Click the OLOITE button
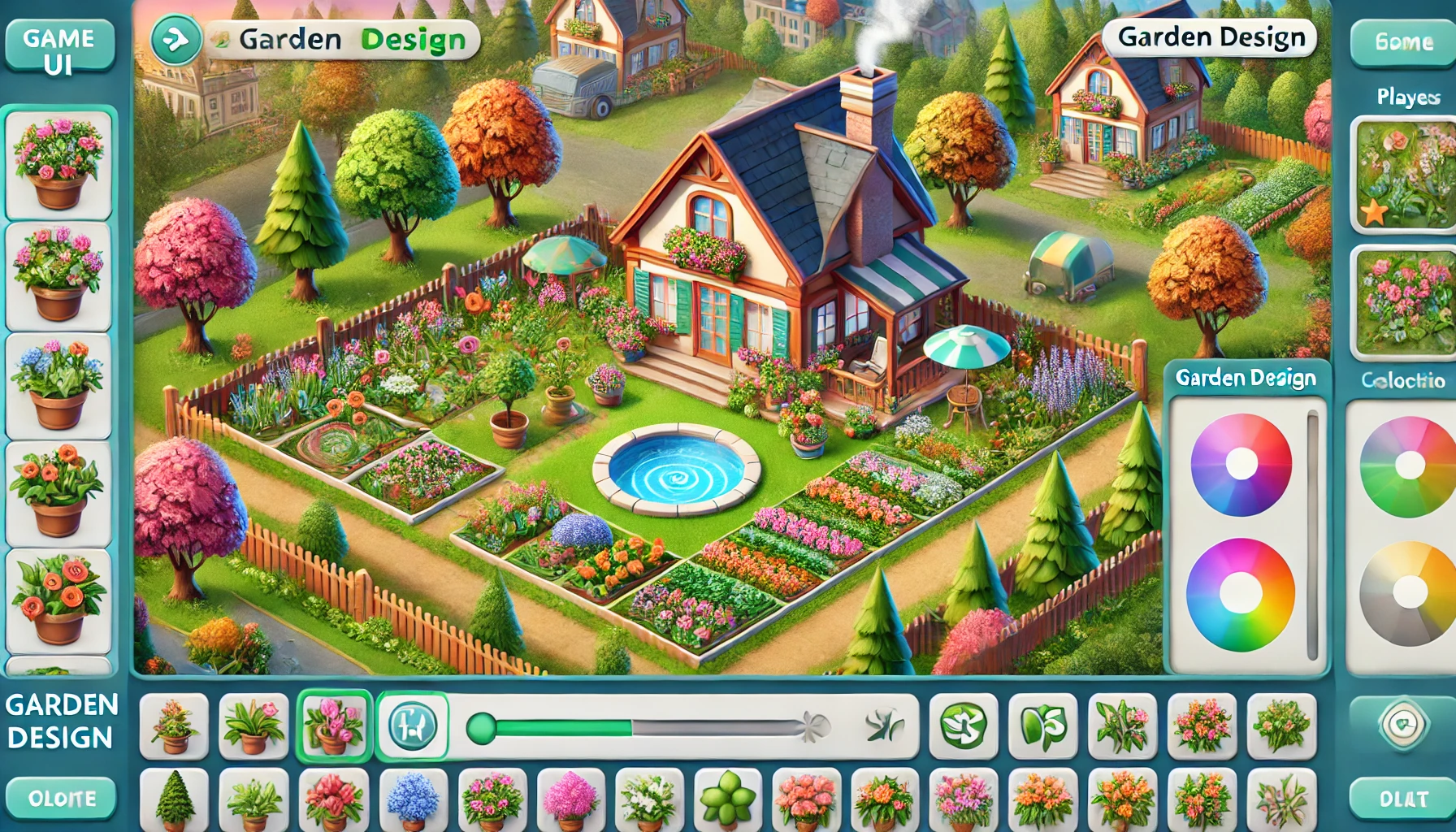 (x=62, y=798)
